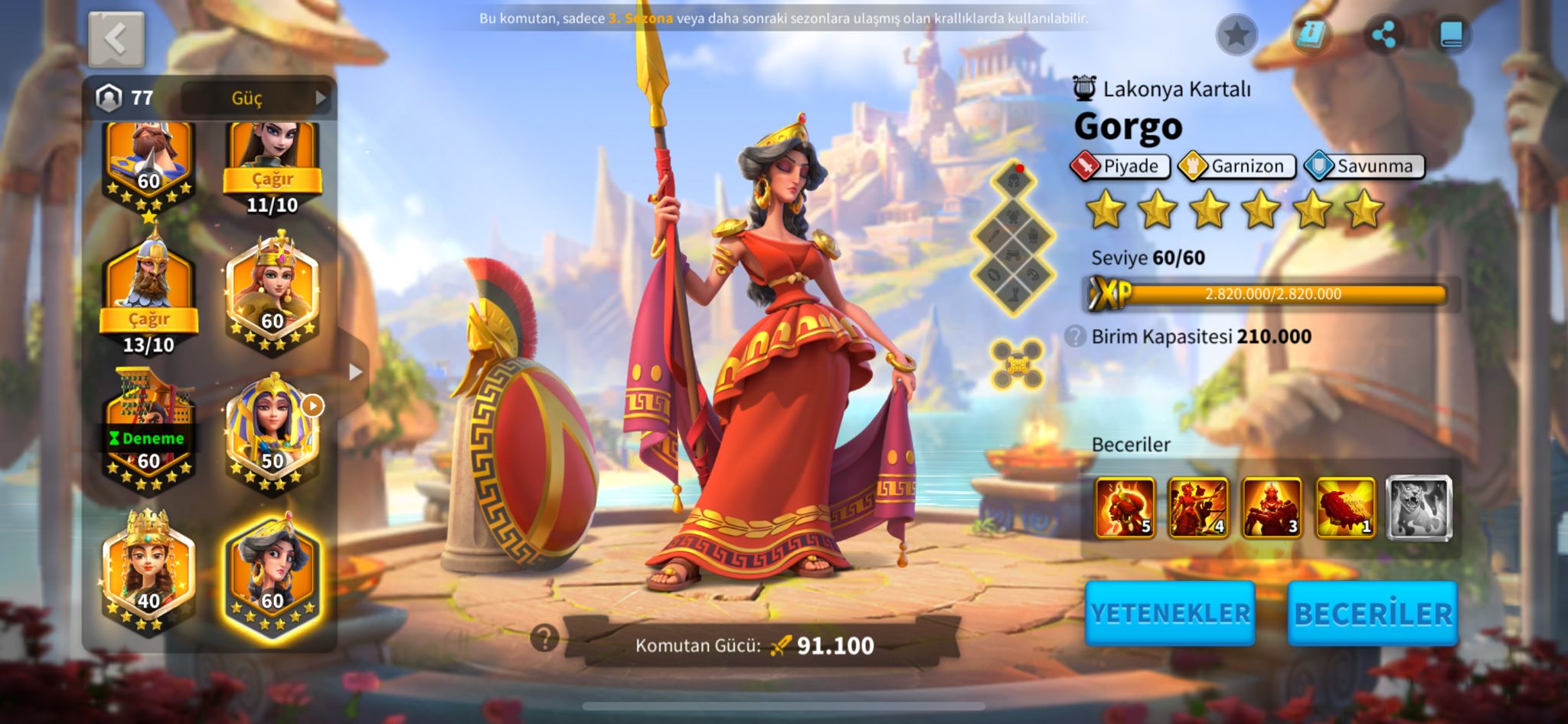Viewport: 1568px width, 724px height.
Task: Select the level 3 third skill icon
Action: point(1272,507)
